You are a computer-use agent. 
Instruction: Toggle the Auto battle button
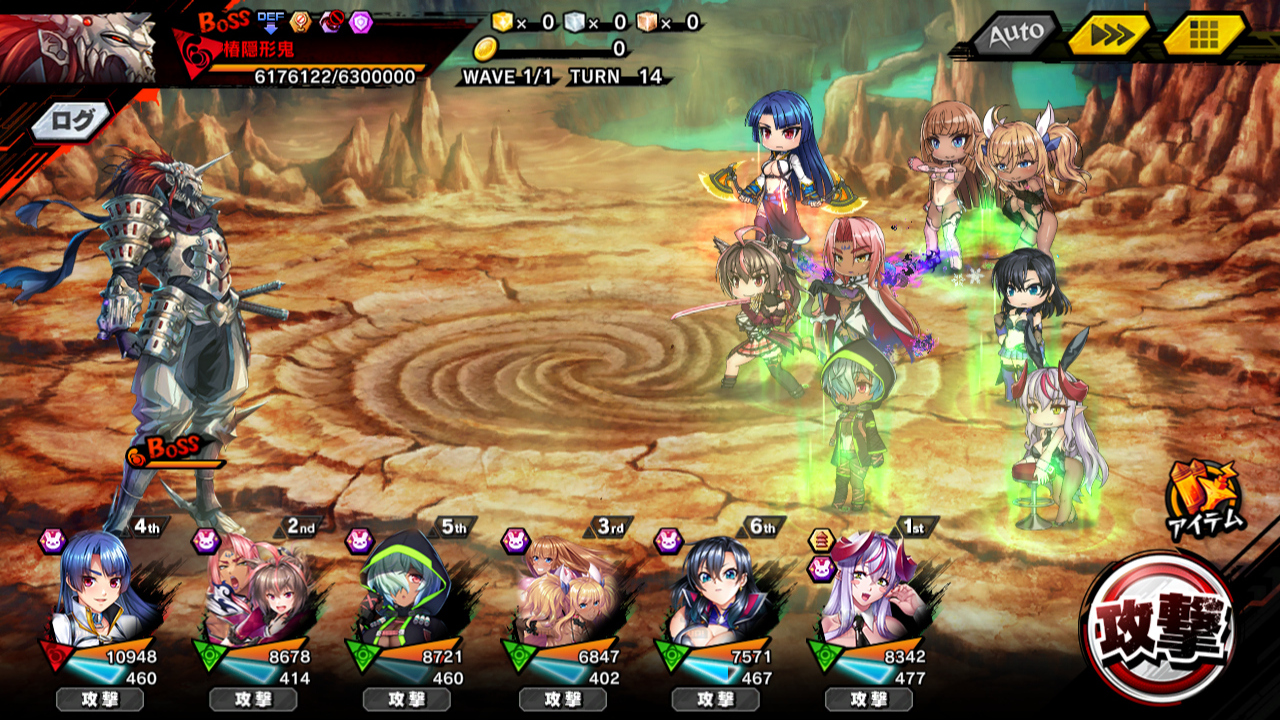1015,35
